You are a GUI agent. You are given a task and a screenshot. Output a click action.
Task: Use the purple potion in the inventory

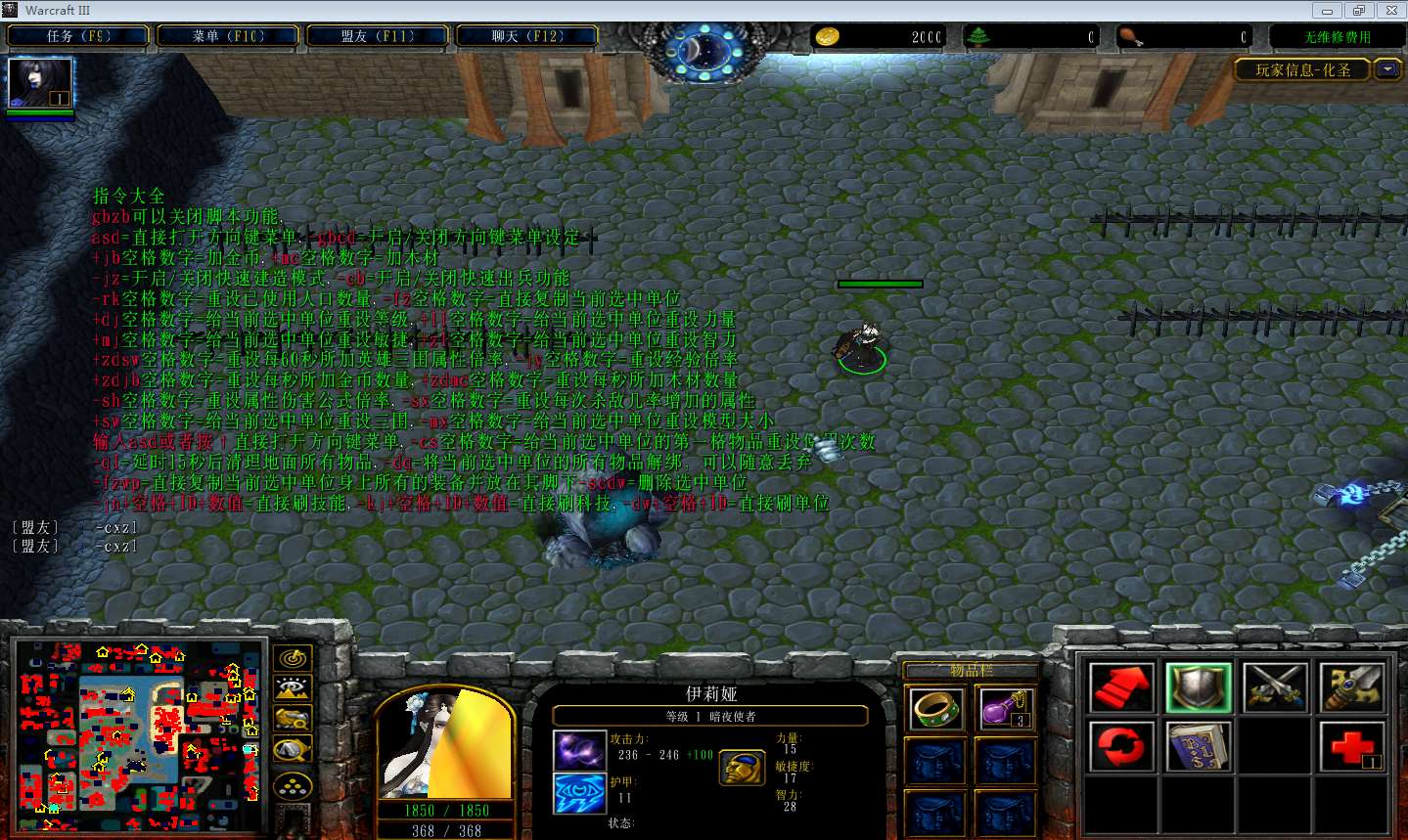click(x=1005, y=708)
